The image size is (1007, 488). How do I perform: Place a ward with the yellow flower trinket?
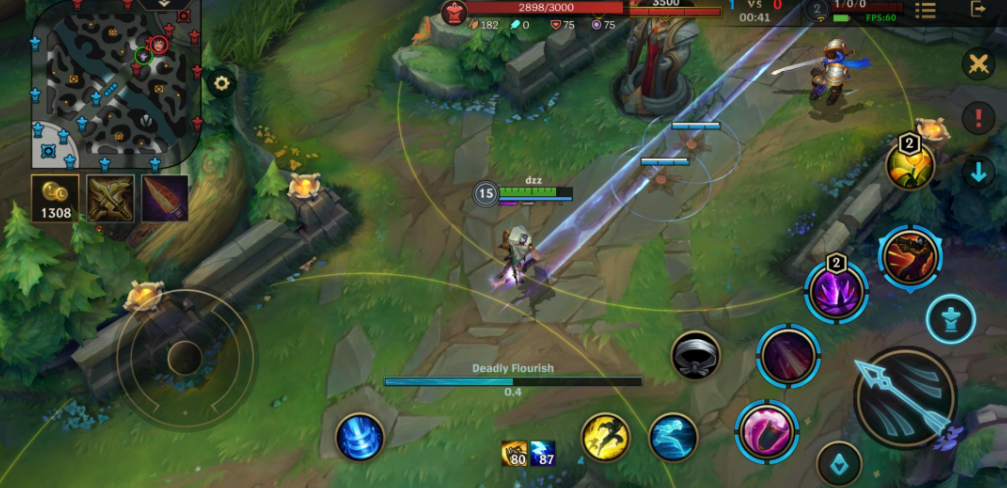(x=910, y=166)
